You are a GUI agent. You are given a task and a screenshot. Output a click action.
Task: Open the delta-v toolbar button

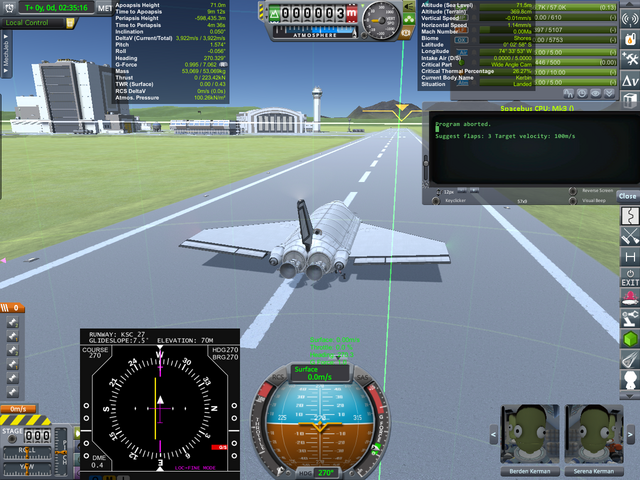(630, 80)
